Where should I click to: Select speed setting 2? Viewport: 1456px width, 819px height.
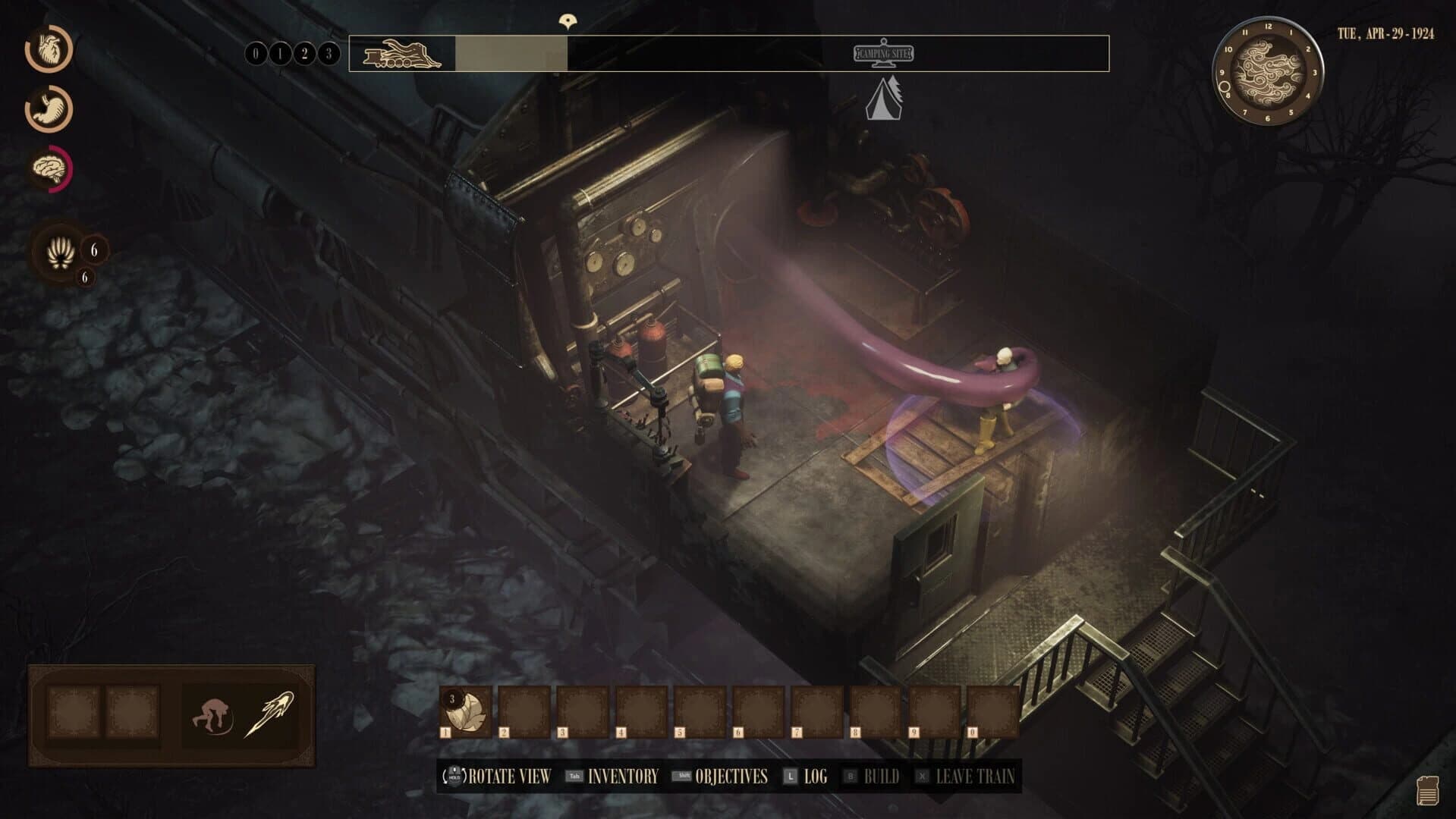coord(303,54)
